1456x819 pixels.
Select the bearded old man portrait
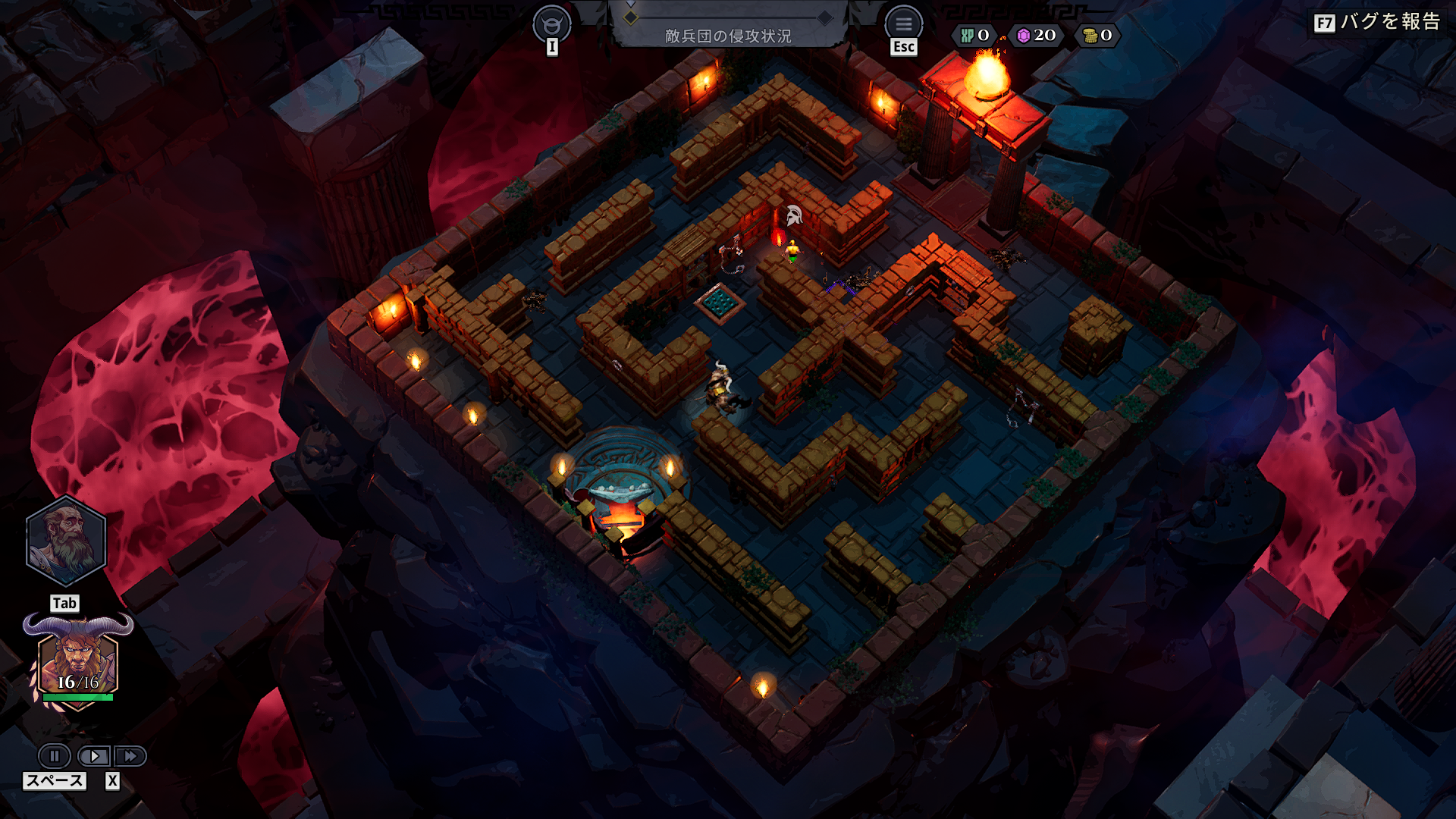(66, 541)
